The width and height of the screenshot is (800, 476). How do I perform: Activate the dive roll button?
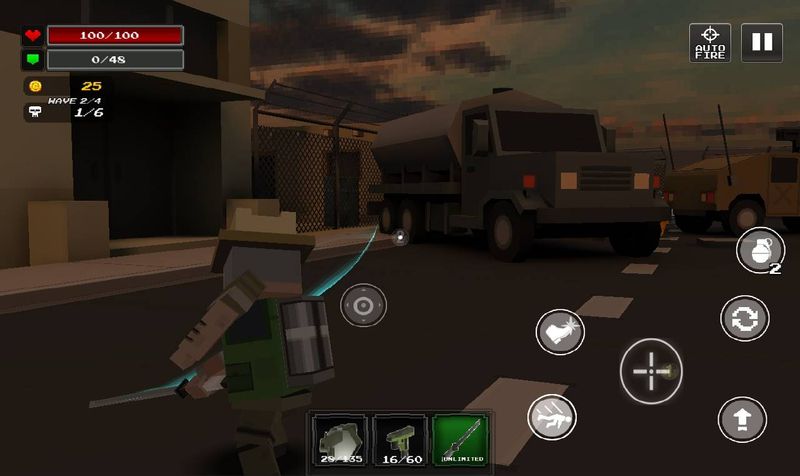[x=553, y=414]
